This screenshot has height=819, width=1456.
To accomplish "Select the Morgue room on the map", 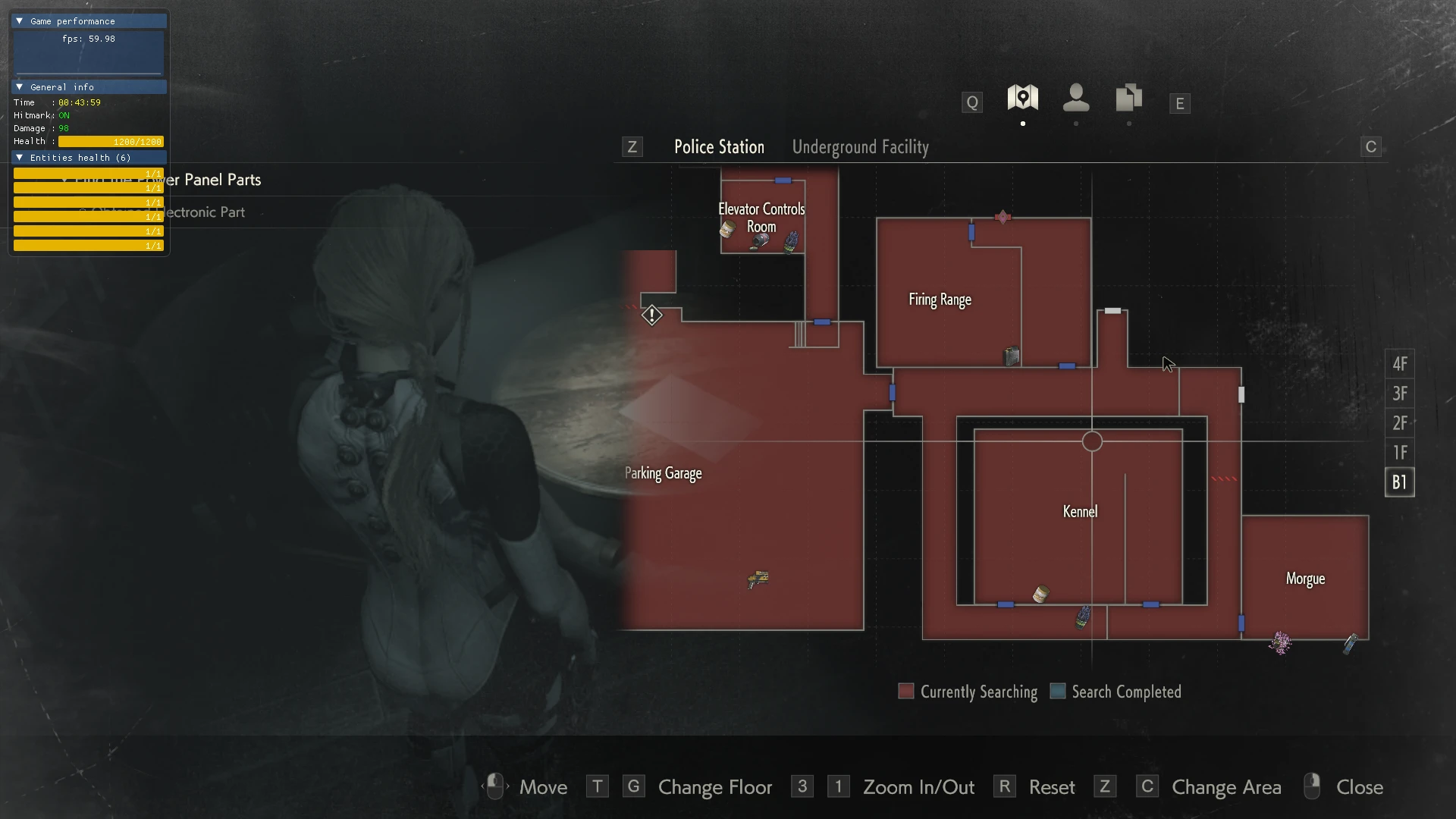I will (x=1305, y=579).
